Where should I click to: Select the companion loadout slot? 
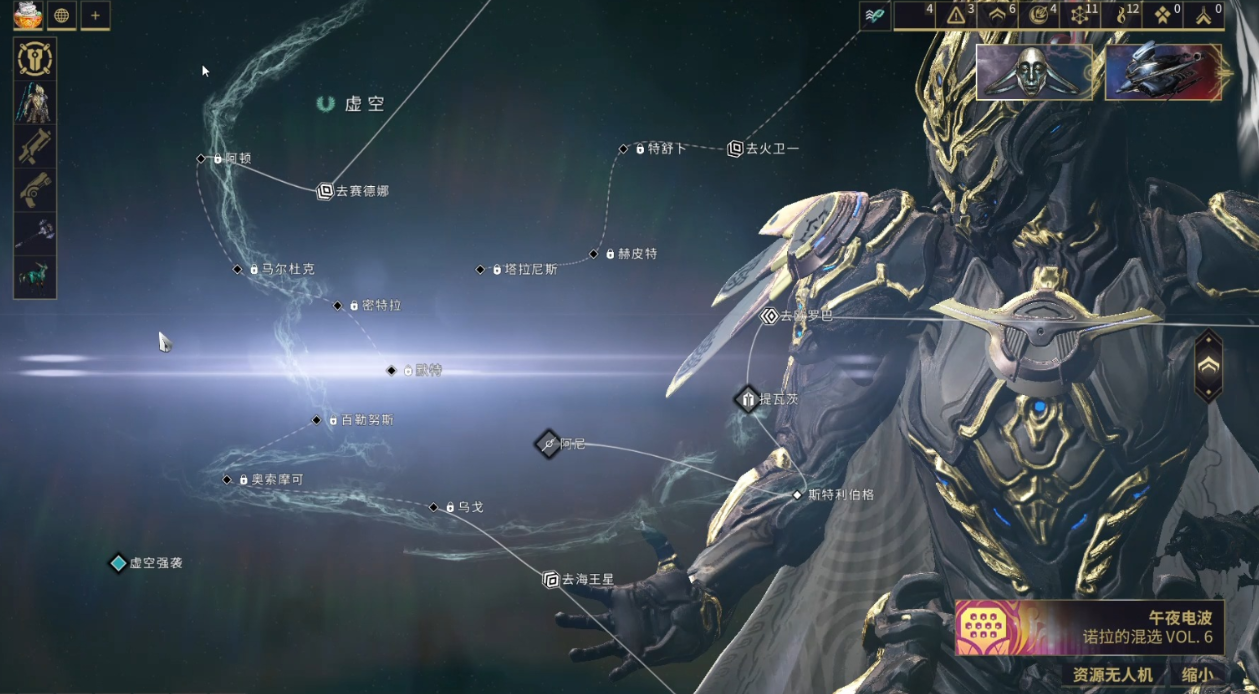35,276
